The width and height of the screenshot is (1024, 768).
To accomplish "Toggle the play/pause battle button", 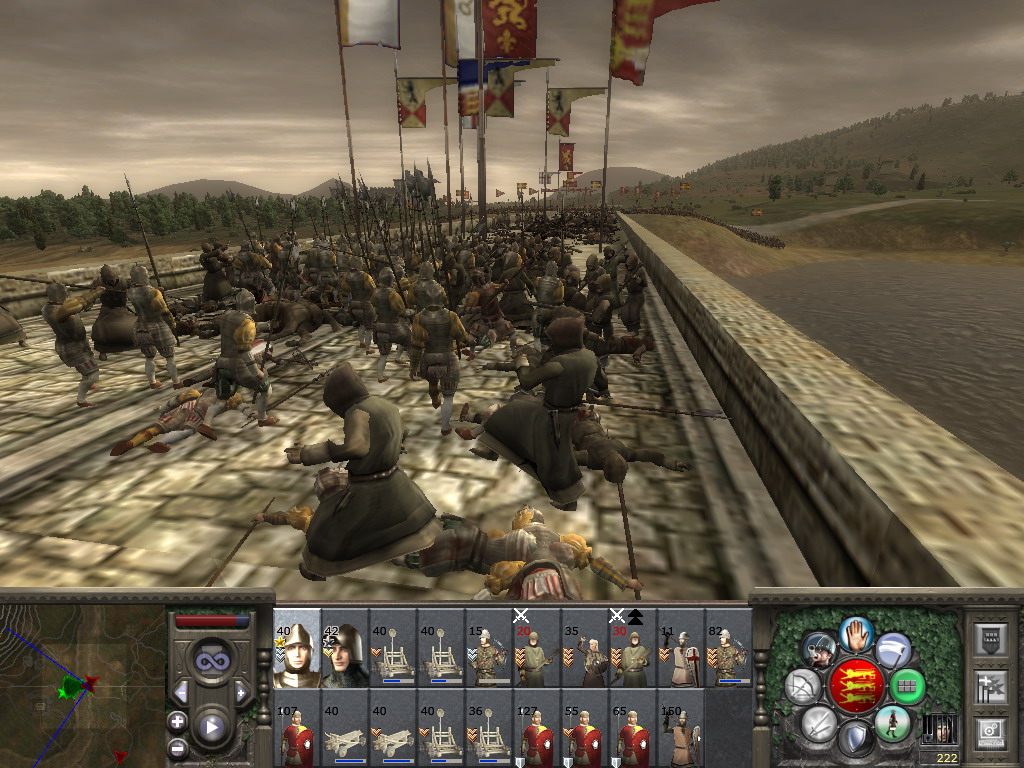I will click(x=211, y=727).
